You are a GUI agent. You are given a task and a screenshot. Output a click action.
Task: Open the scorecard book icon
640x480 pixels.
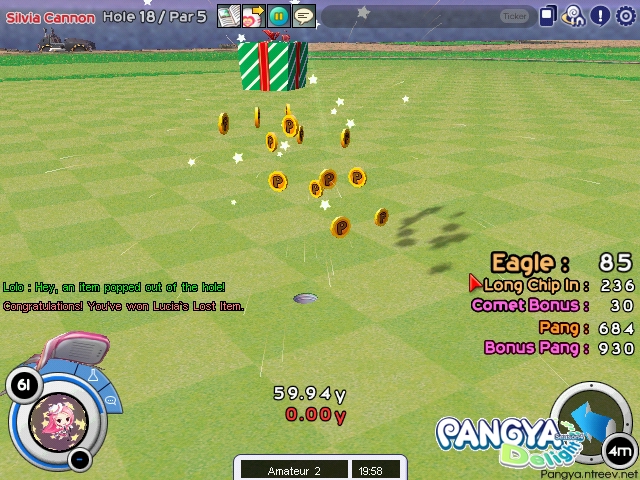(229, 16)
